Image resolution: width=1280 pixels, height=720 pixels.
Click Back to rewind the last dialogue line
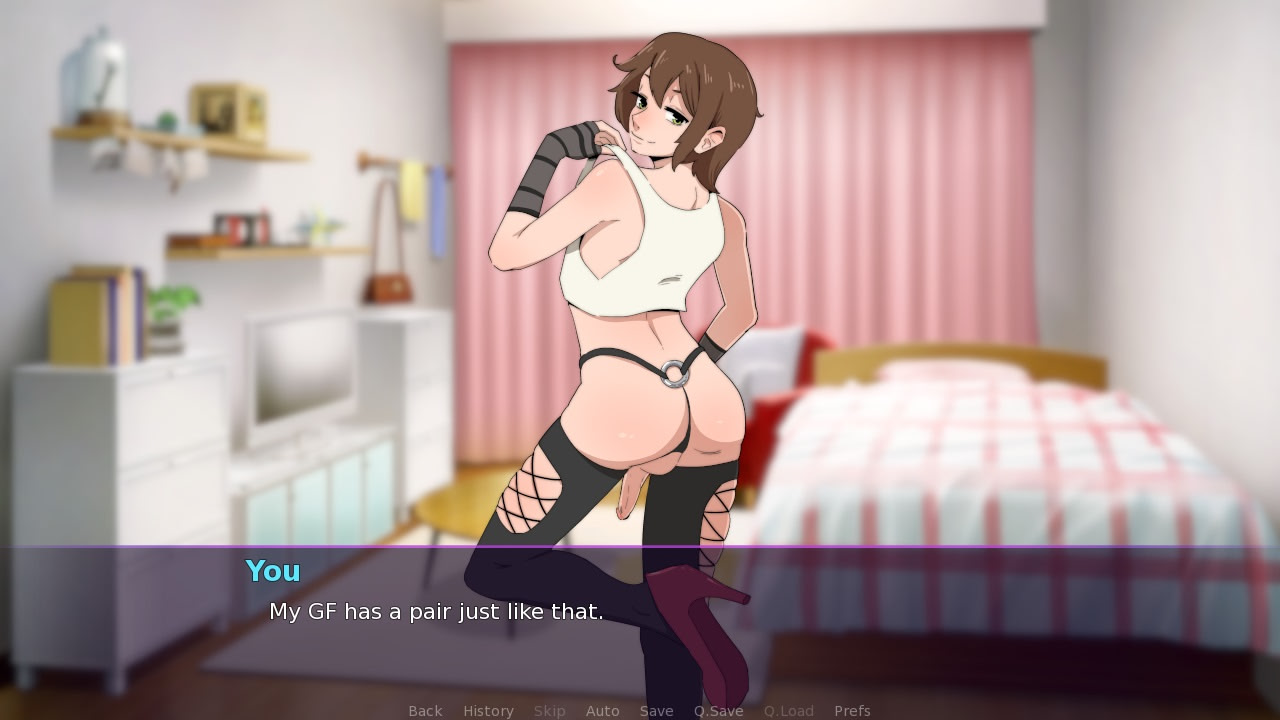(x=425, y=710)
